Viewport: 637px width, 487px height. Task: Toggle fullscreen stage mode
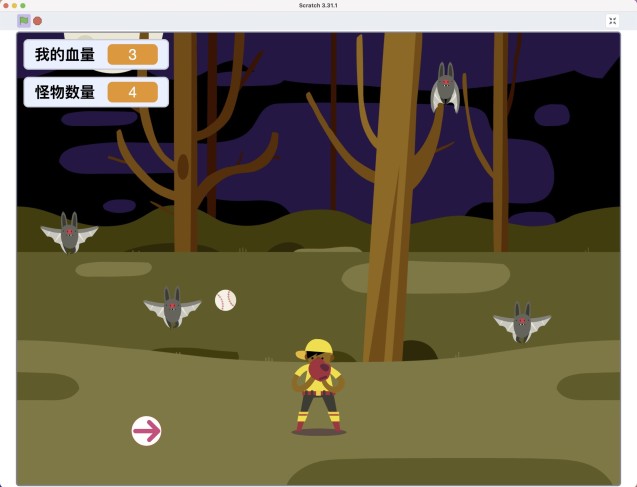tap(612, 20)
